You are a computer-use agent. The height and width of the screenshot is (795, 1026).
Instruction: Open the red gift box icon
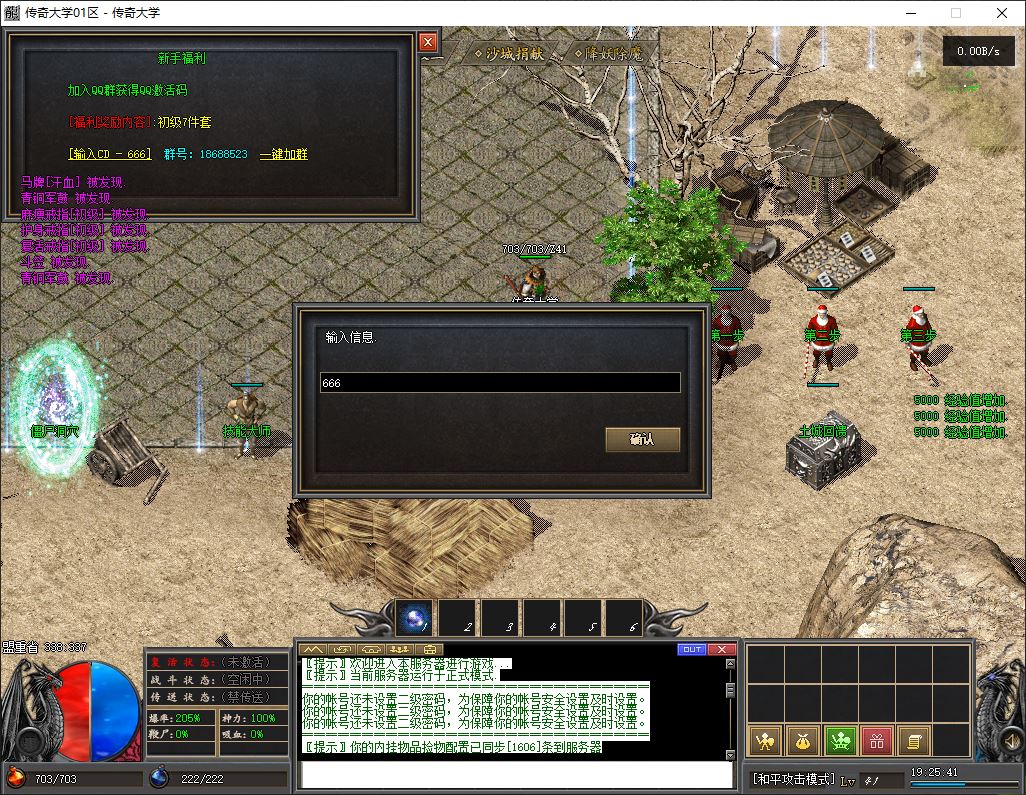click(877, 741)
